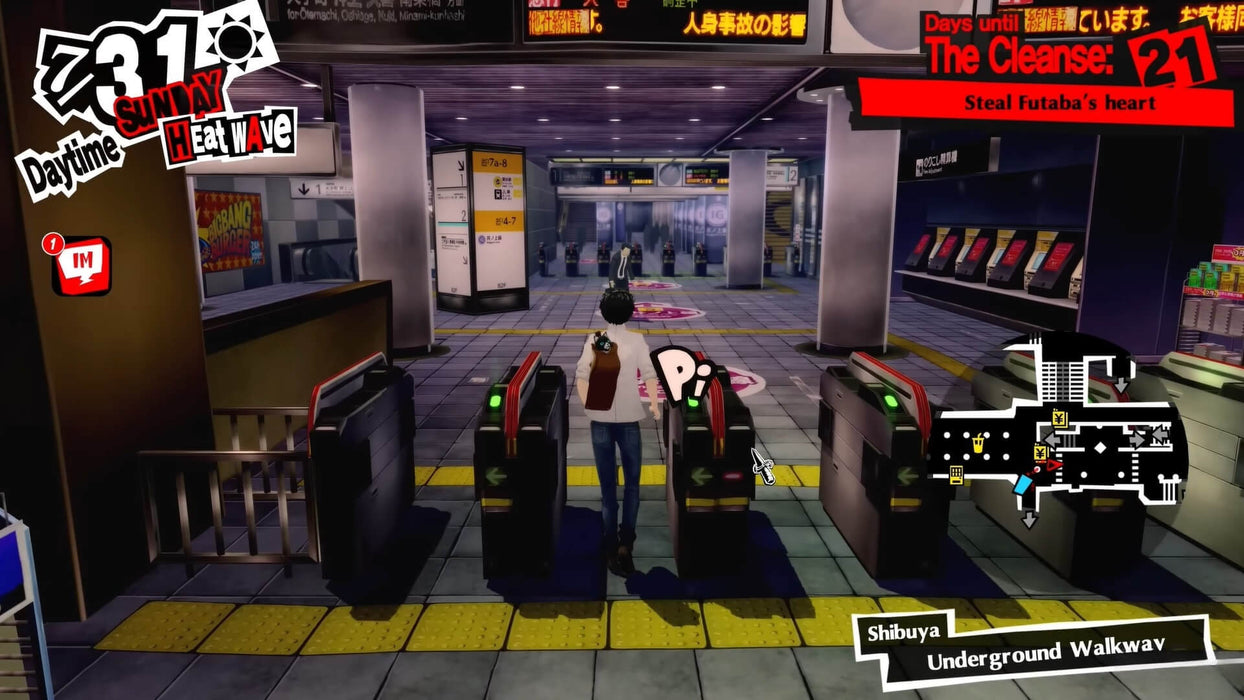
Task: Open the IM message notification icon
Action: 82,265
